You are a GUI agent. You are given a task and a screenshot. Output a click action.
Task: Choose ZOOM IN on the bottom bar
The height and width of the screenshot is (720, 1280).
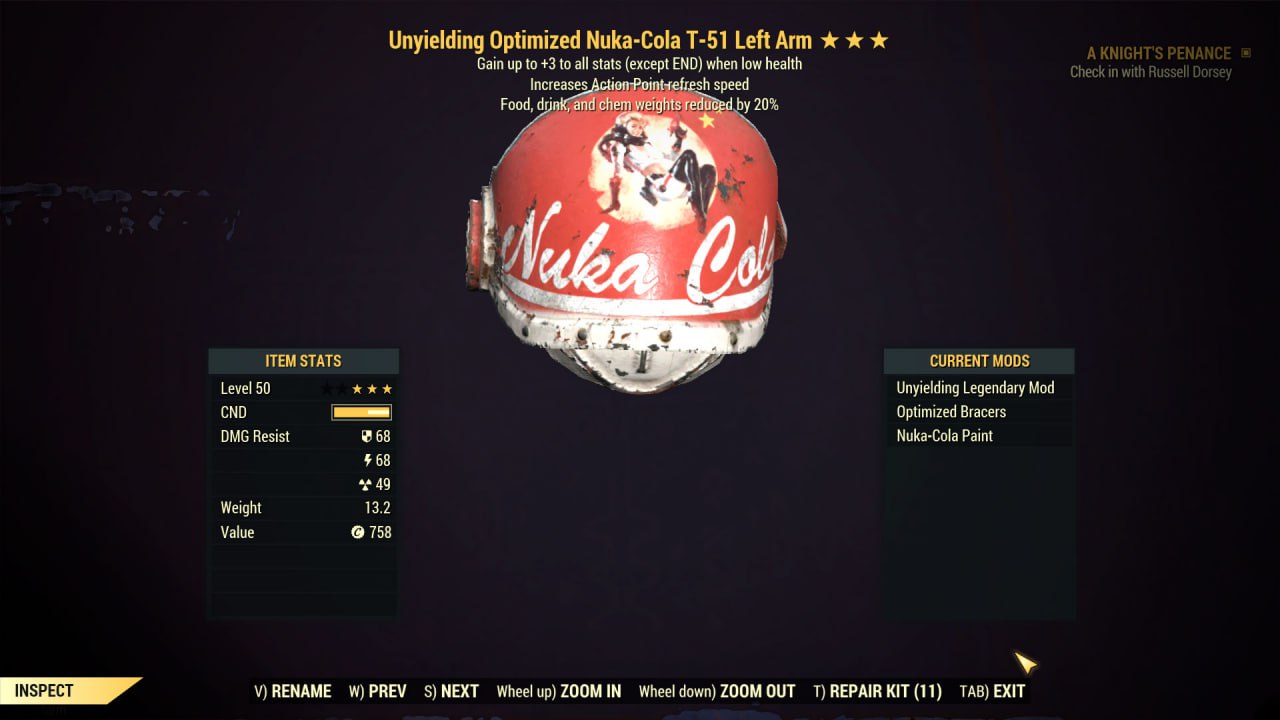[559, 691]
